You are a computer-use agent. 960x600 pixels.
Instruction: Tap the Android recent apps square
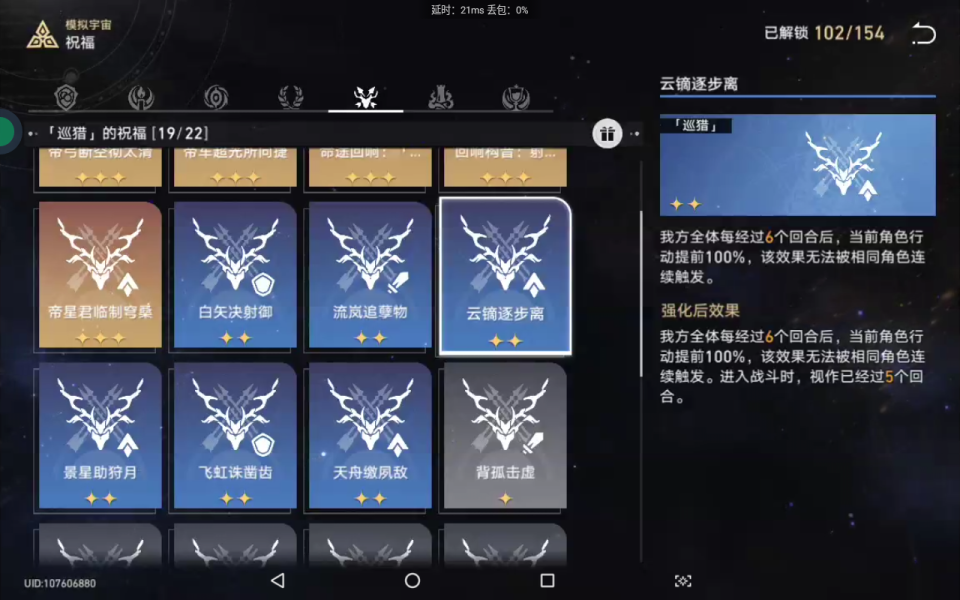[547, 580]
